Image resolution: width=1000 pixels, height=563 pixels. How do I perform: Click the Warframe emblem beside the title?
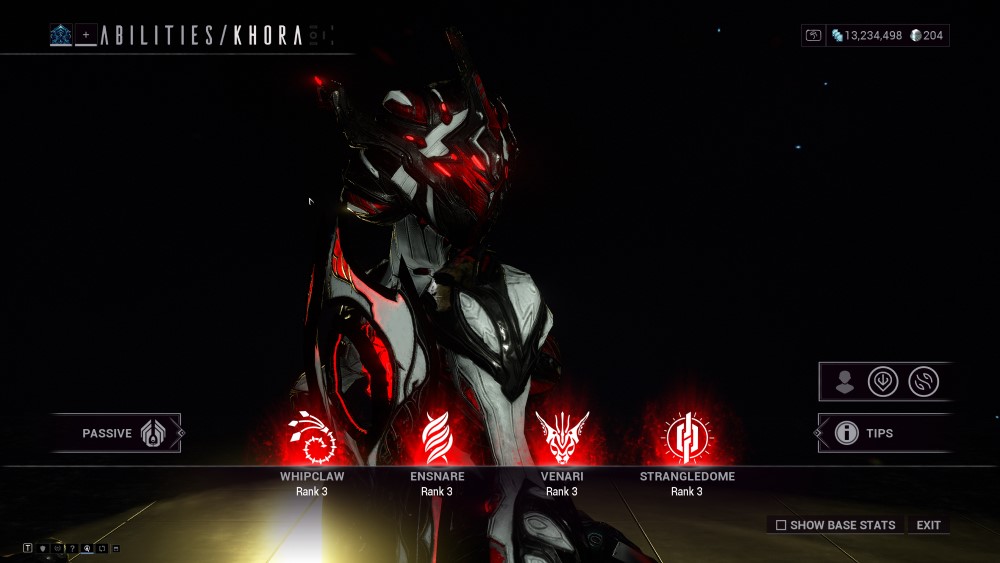pyautogui.click(x=61, y=35)
